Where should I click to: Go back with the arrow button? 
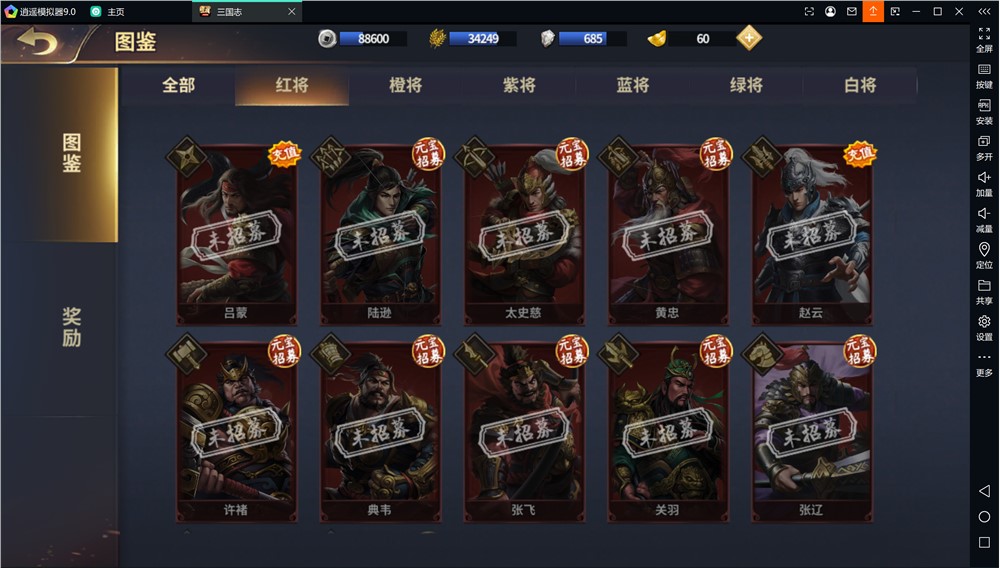(x=38, y=42)
